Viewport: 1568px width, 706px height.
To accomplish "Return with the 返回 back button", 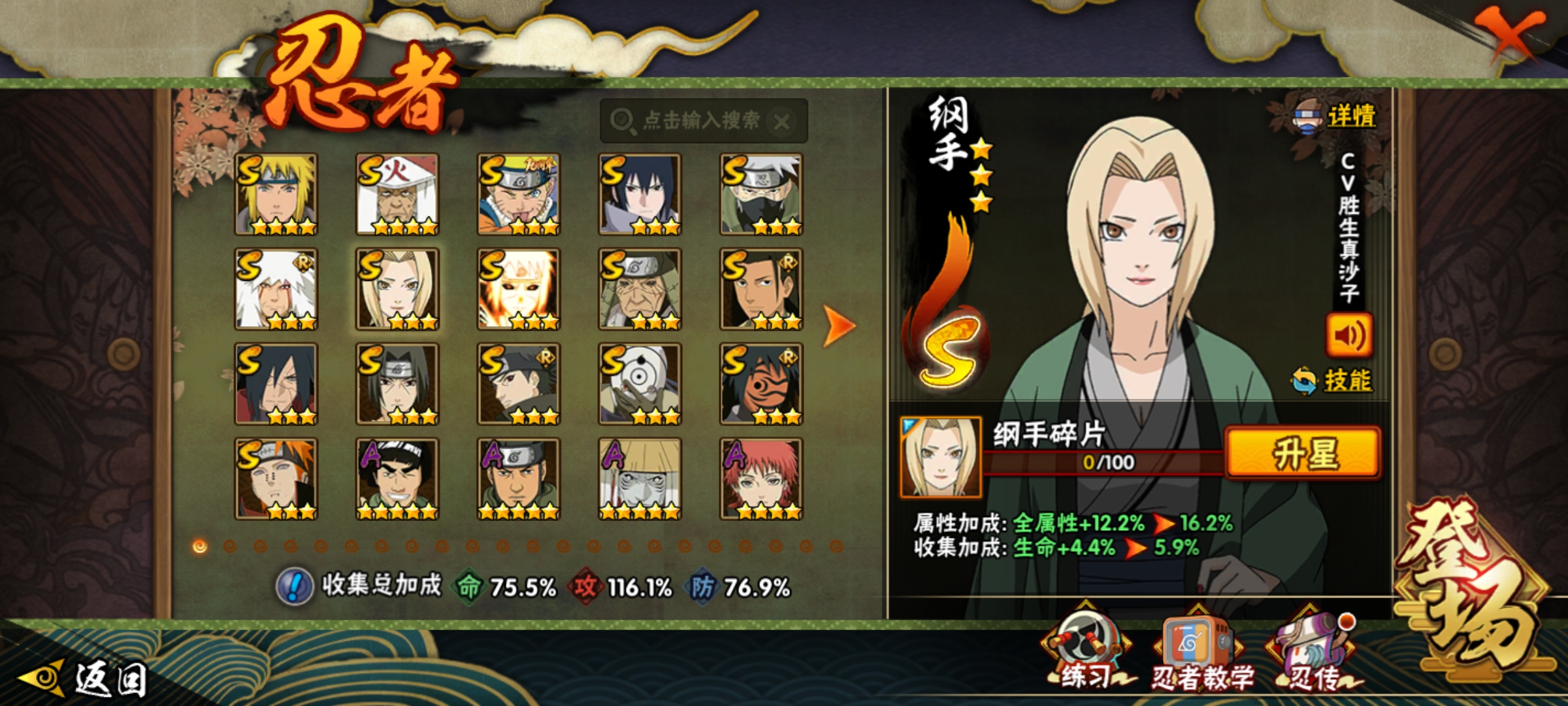I will [x=85, y=679].
